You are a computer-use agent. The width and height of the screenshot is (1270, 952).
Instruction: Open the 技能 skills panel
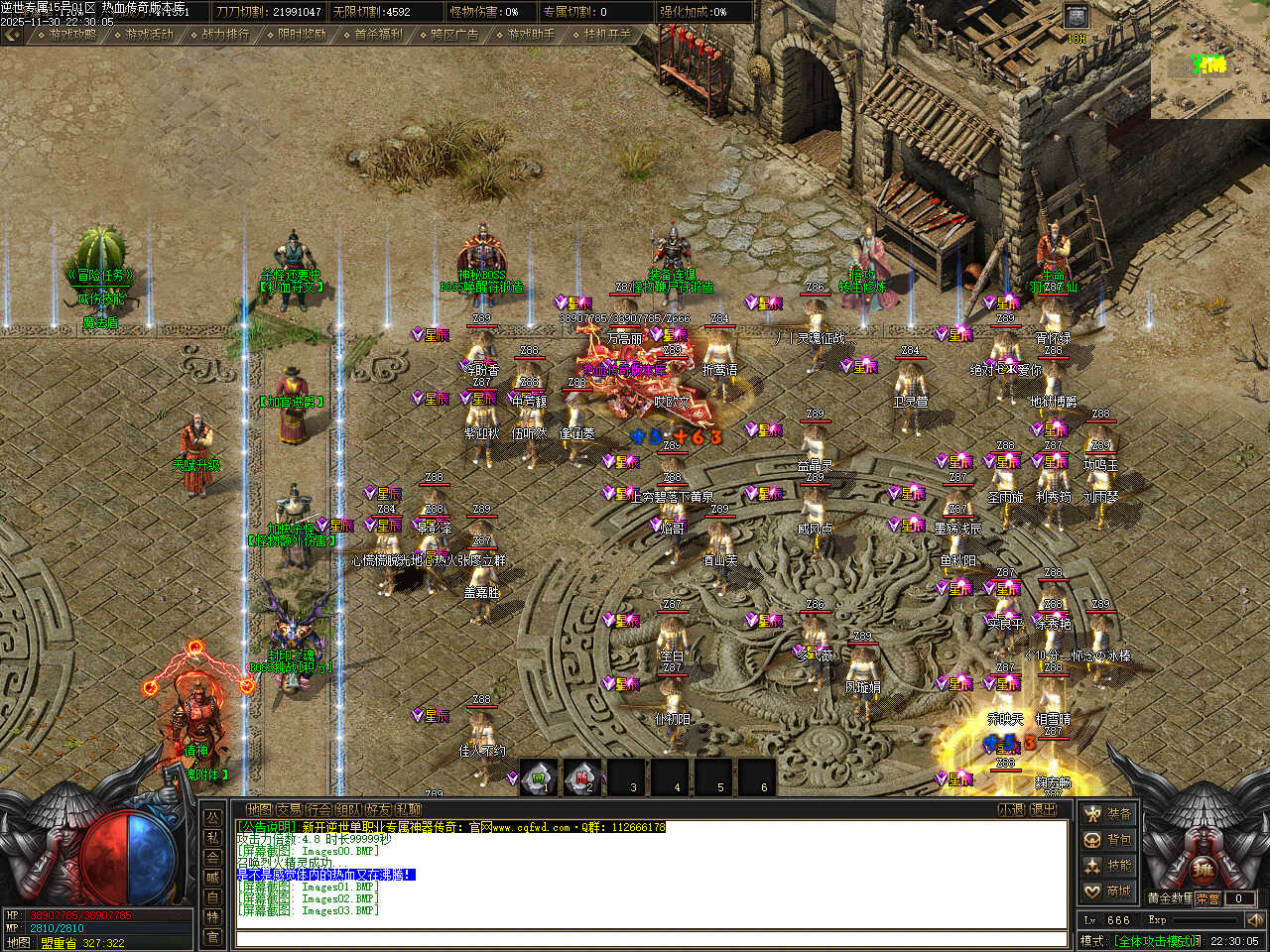point(1108,866)
